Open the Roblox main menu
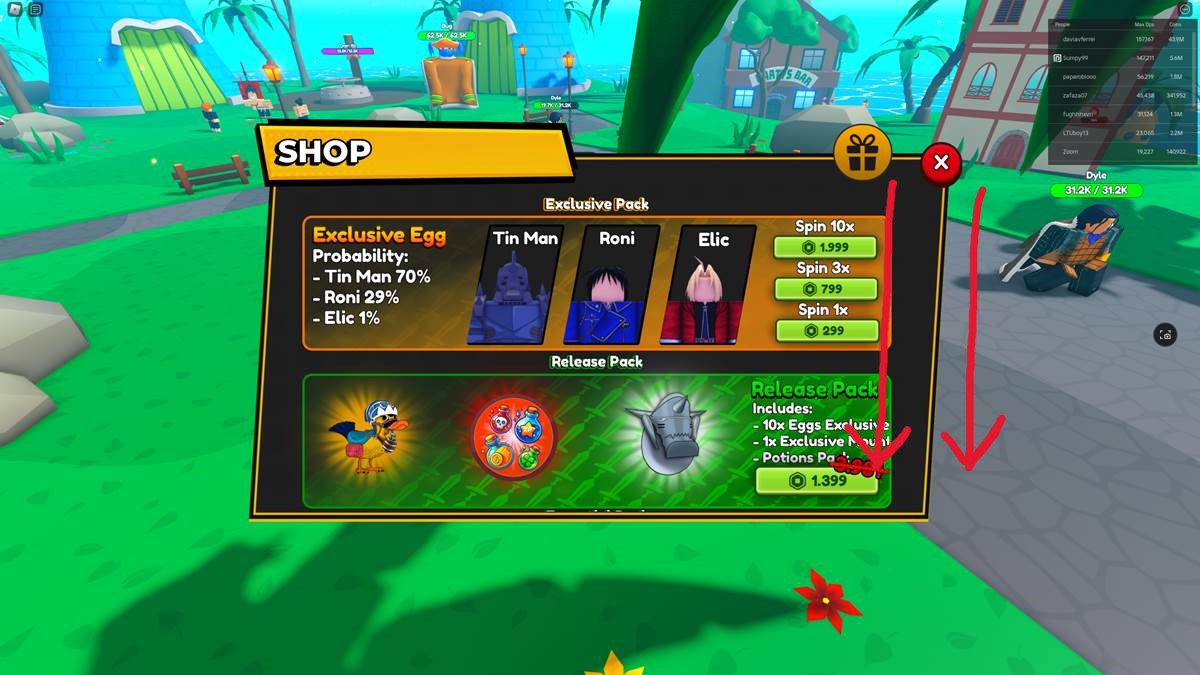 tap(14, 9)
